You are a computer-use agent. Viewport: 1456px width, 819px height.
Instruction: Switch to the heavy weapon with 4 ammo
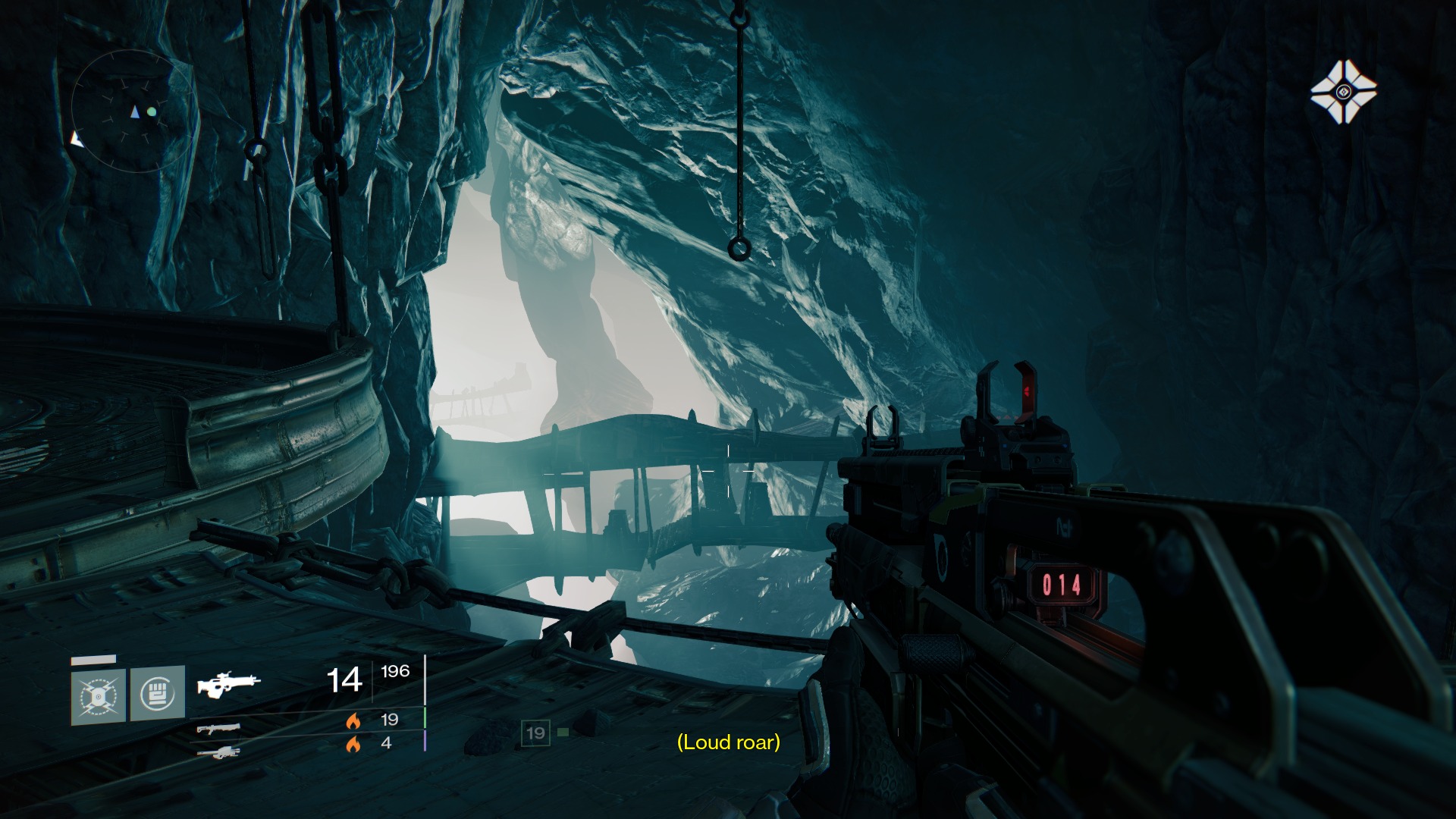point(218,752)
